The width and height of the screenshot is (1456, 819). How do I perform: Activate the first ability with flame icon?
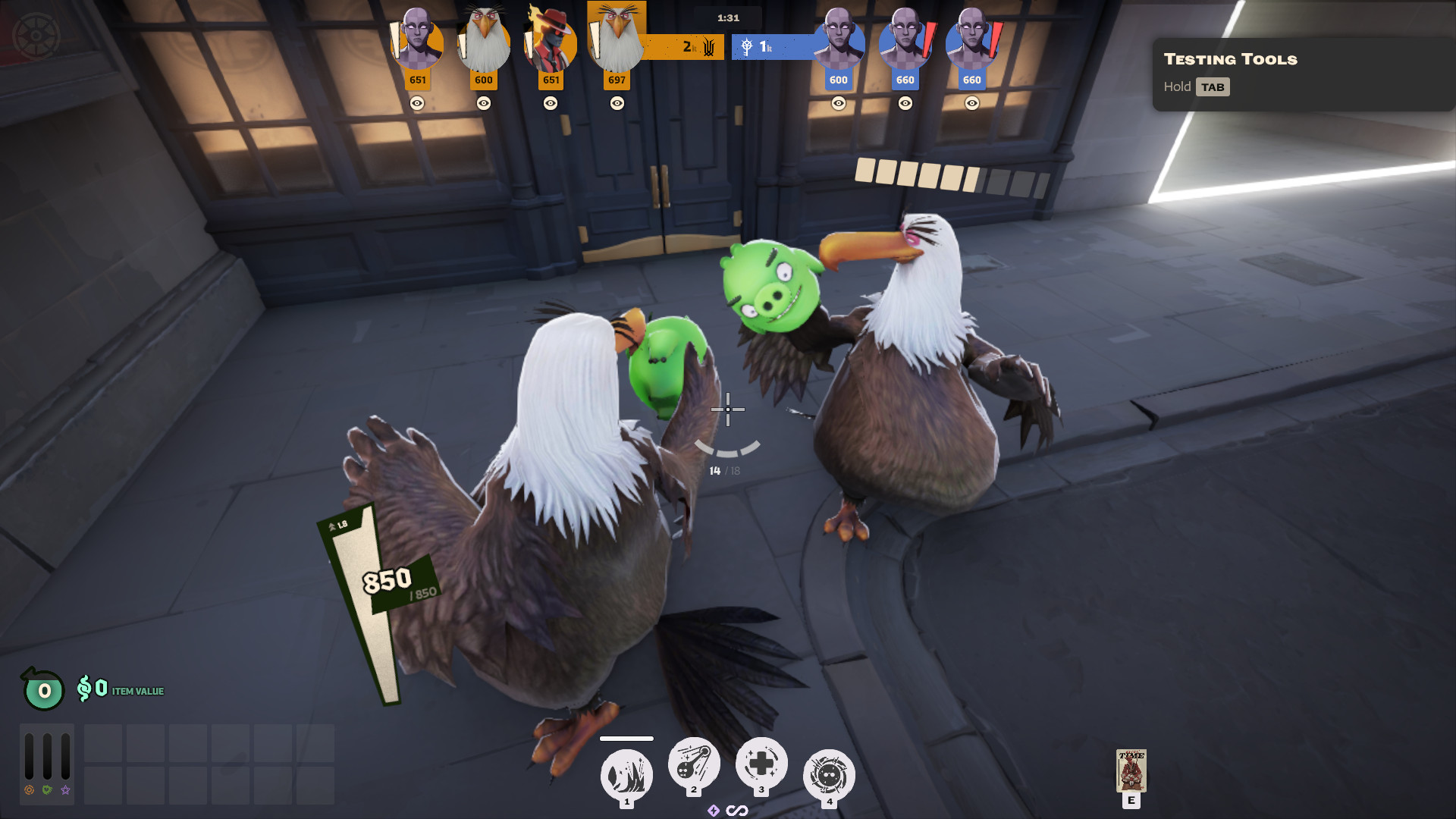(626, 775)
